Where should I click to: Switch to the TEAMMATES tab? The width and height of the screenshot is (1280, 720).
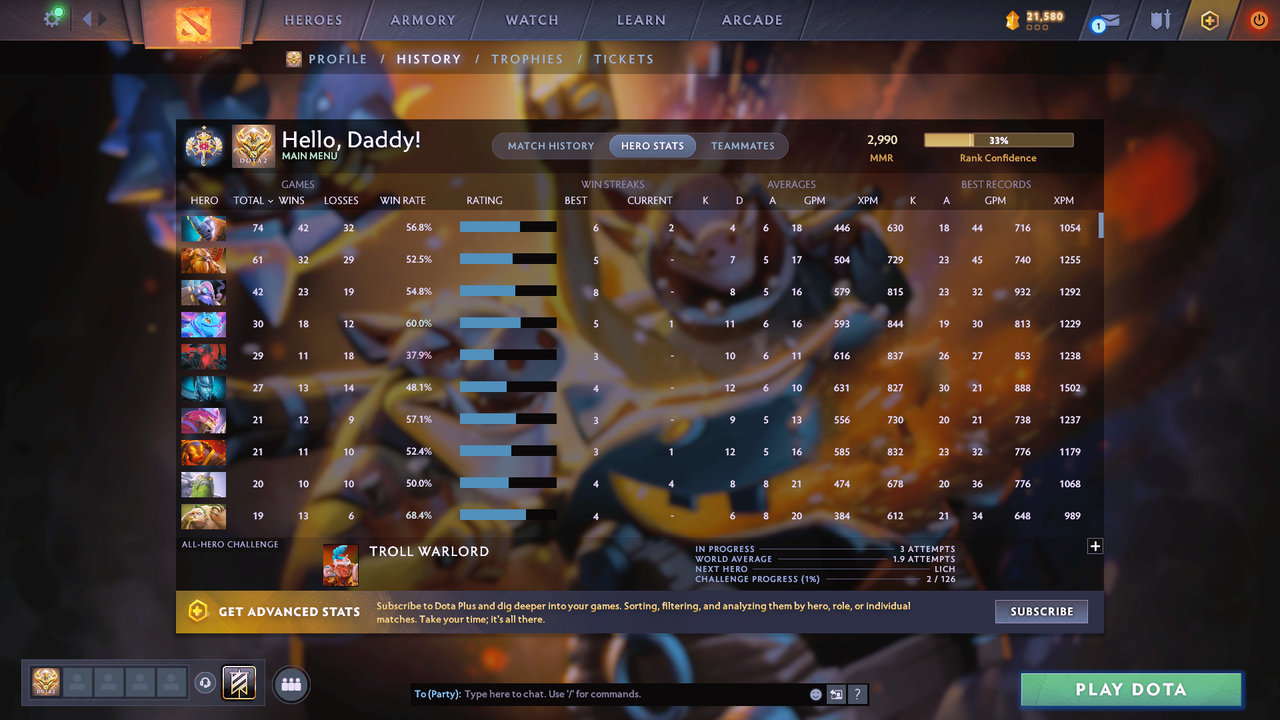point(743,145)
